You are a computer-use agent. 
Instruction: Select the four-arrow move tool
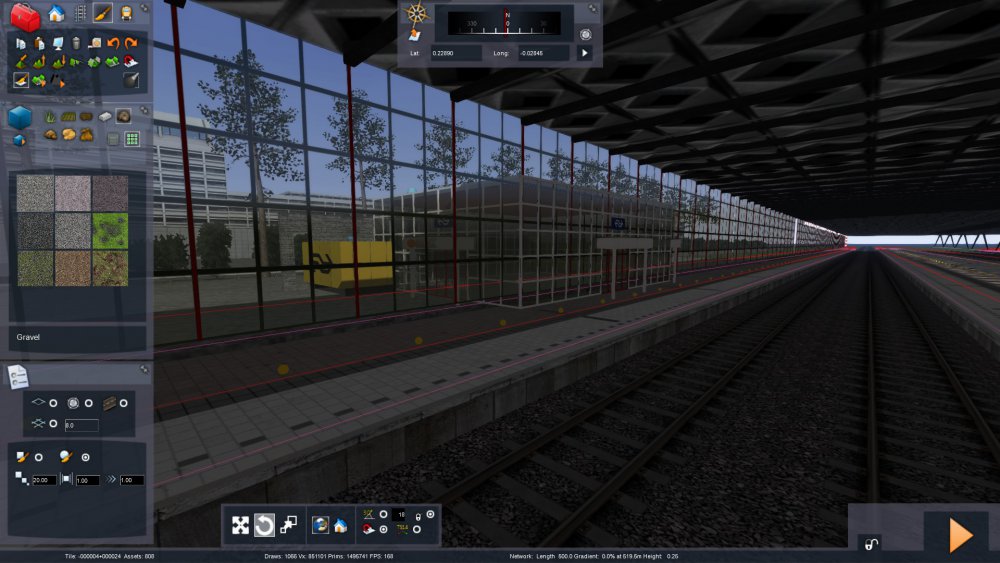click(240, 525)
